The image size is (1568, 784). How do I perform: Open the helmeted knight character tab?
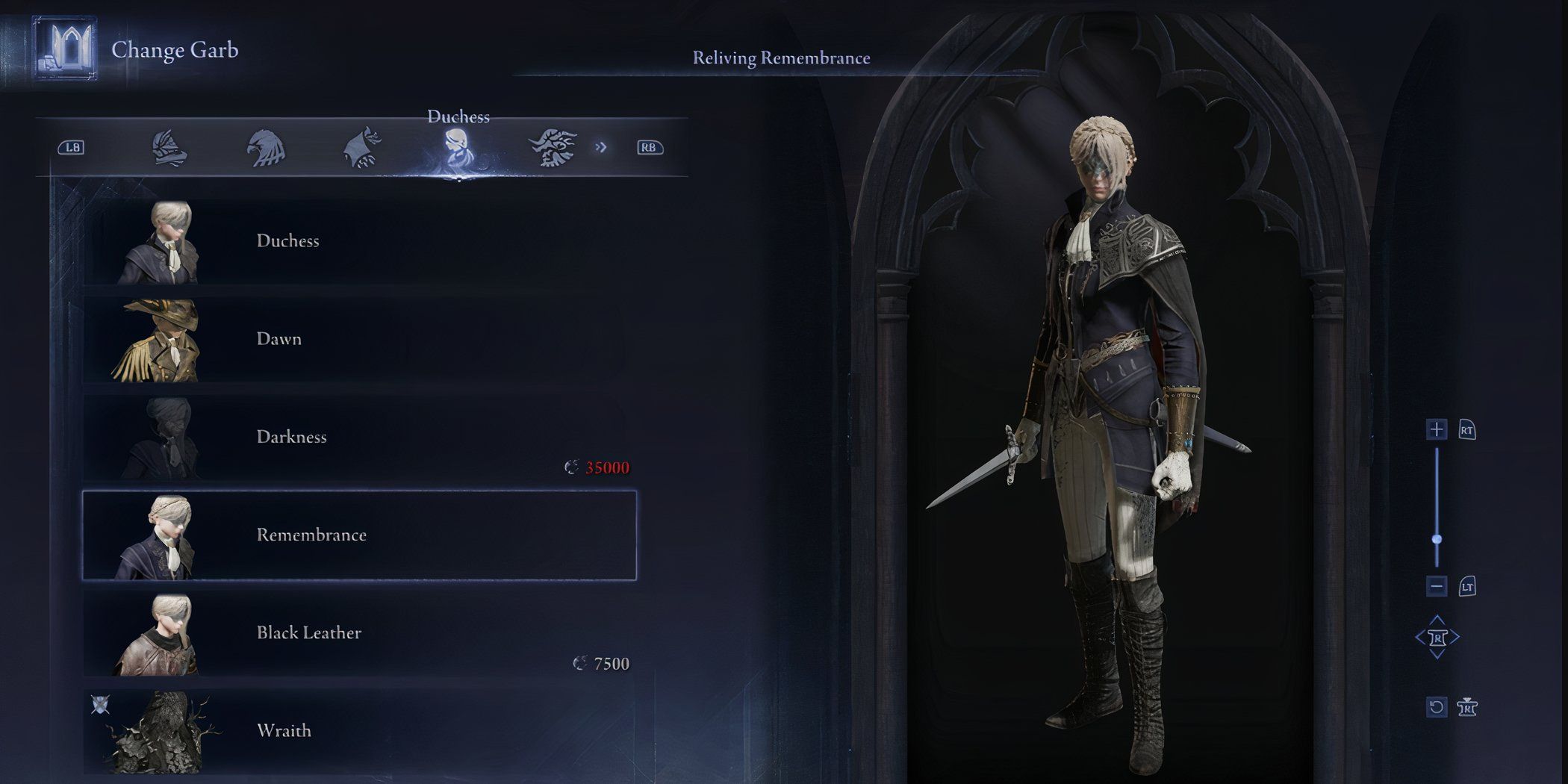click(x=169, y=148)
